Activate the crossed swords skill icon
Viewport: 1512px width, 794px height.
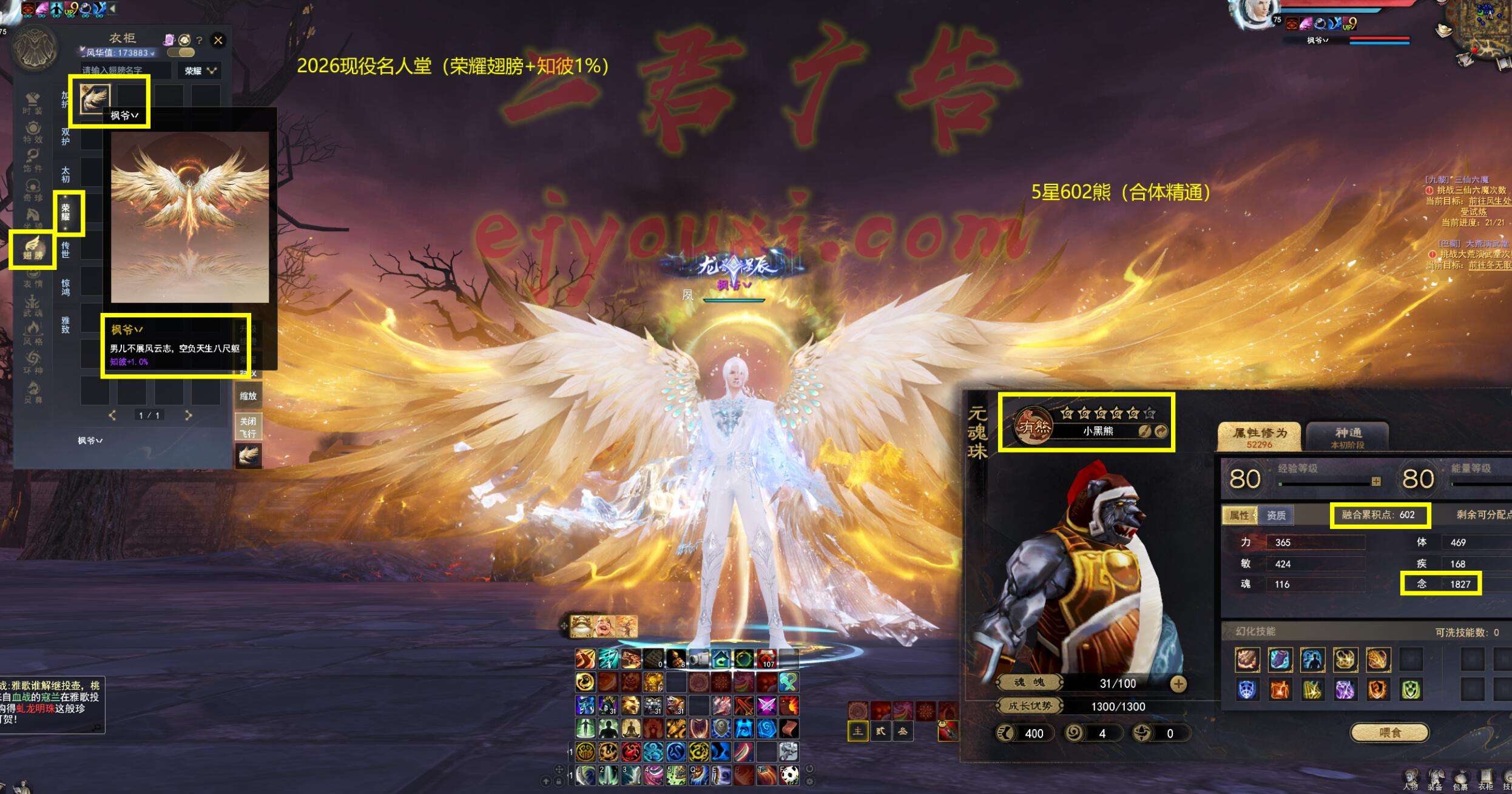[x=767, y=705]
